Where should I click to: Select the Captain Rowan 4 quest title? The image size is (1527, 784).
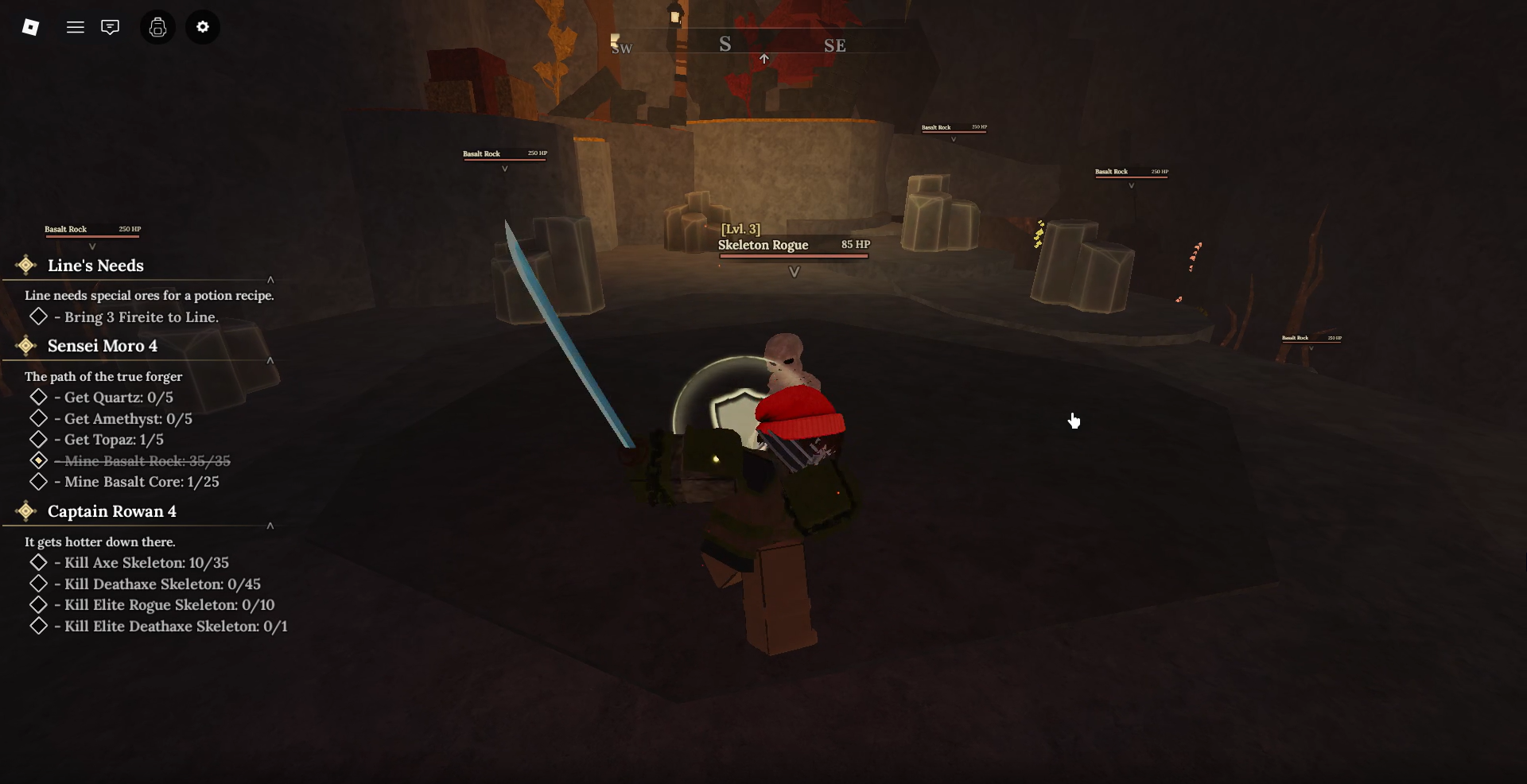pos(112,510)
